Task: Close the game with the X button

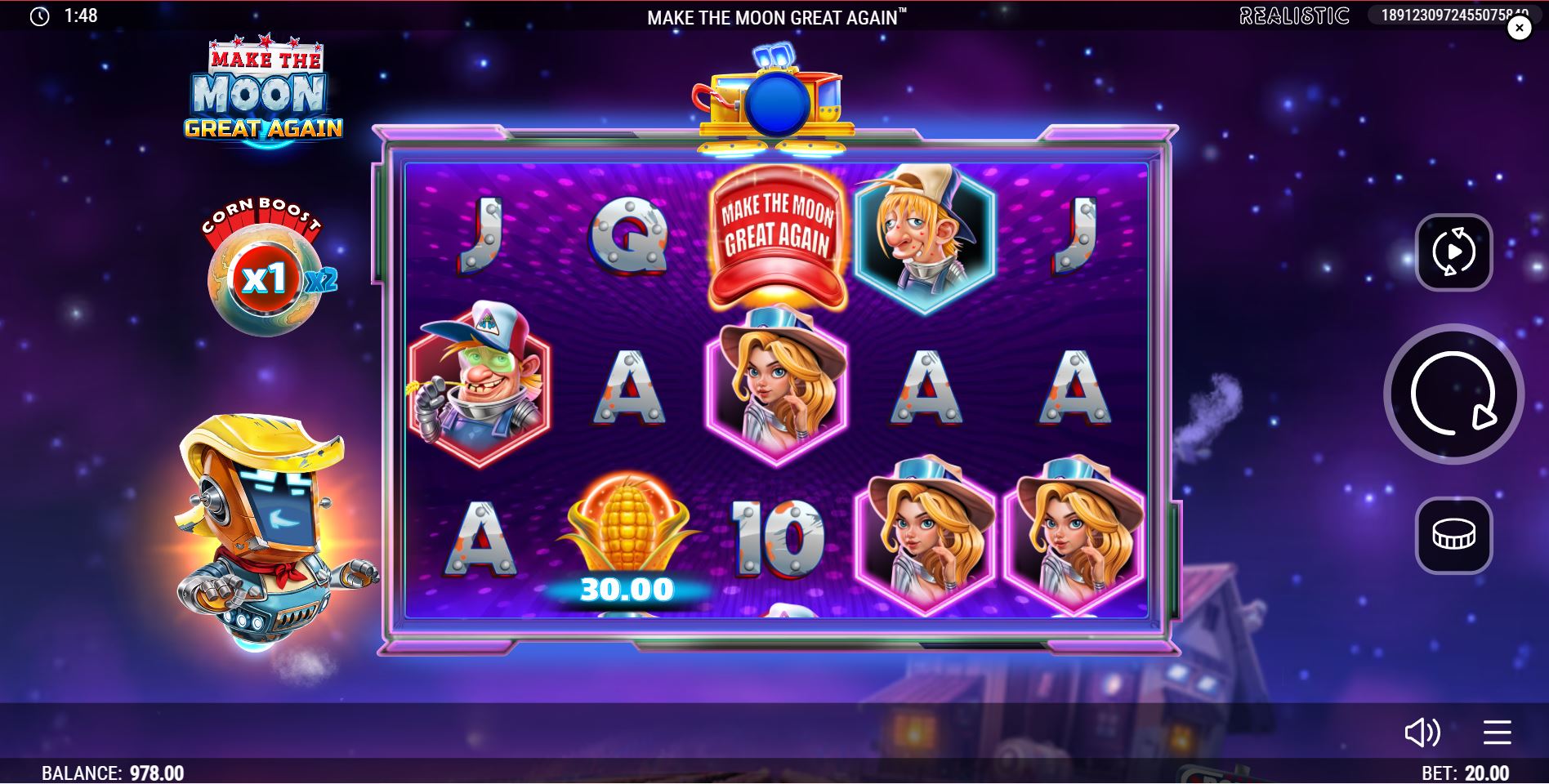Action: tap(1520, 27)
